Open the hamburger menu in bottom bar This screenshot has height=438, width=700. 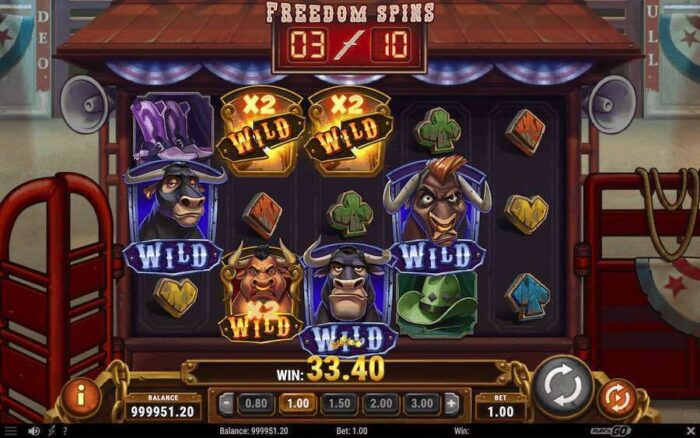pos(11,431)
